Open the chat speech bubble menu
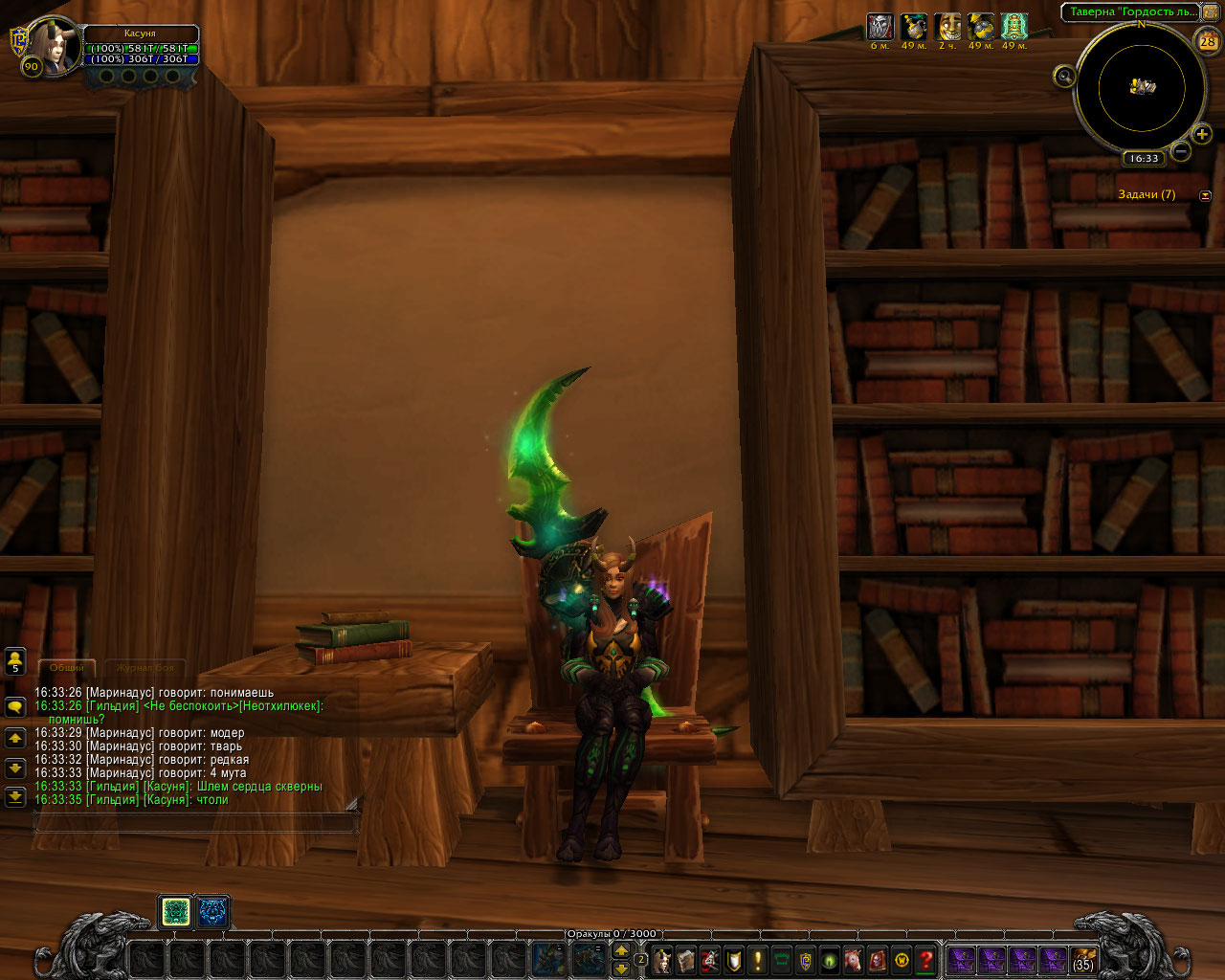 (x=15, y=707)
